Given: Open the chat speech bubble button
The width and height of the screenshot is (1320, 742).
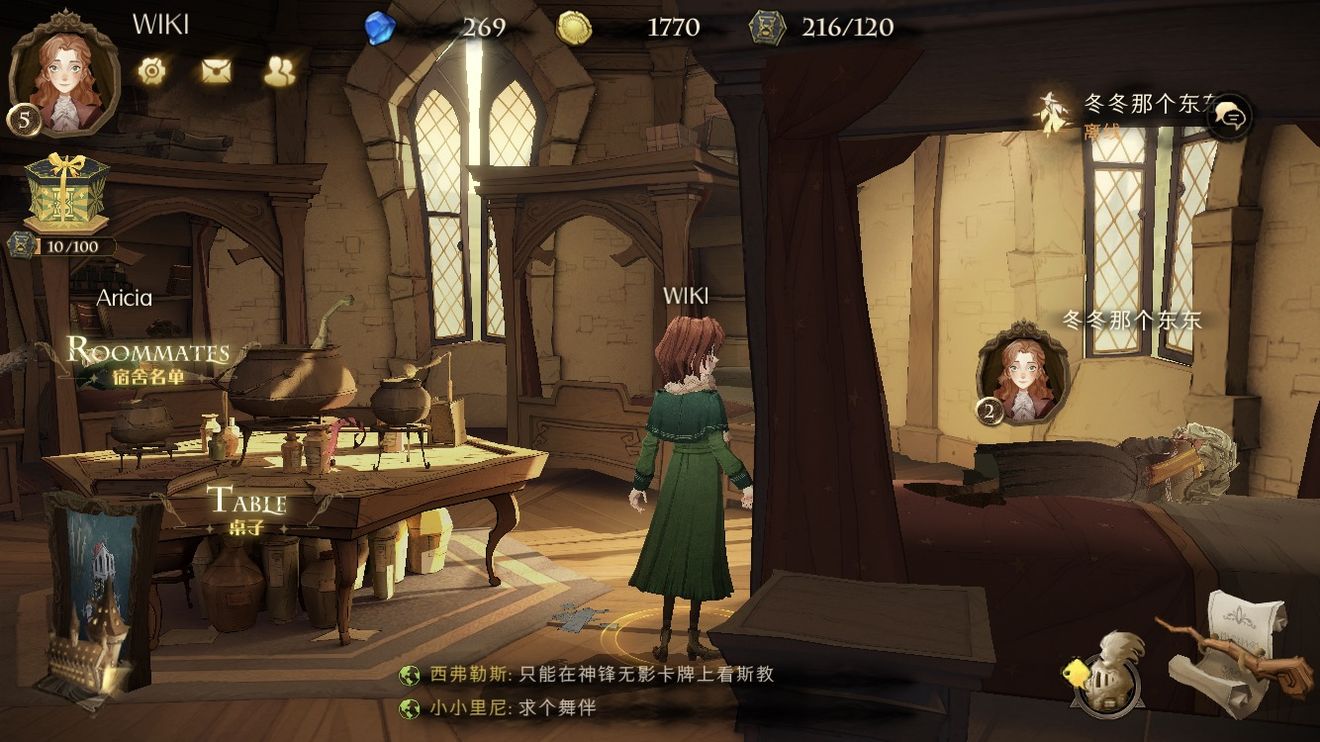Looking at the screenshot, I should [1231, 119].
